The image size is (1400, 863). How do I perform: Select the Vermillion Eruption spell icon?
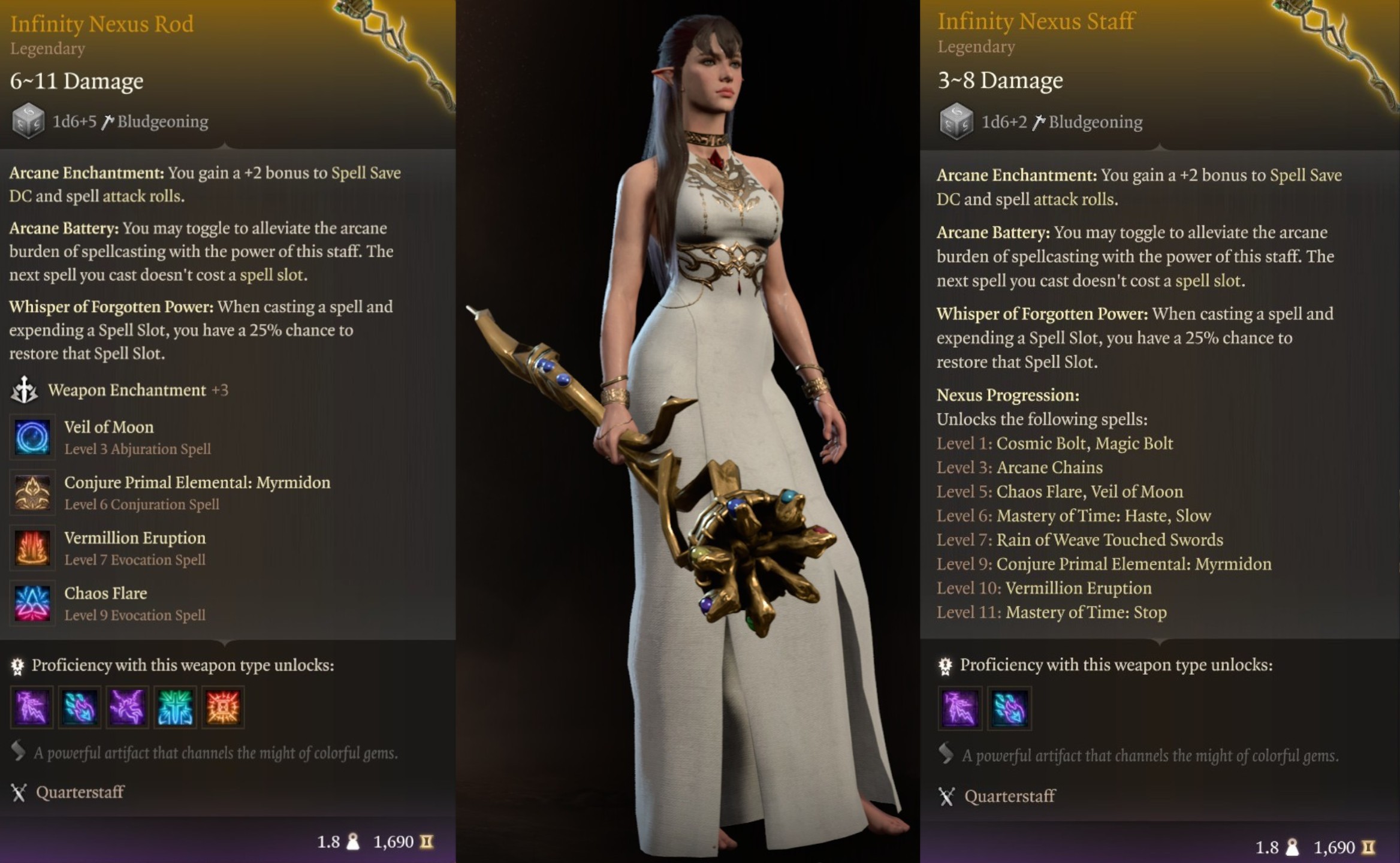pyautogui.click(x=33, y=548)
